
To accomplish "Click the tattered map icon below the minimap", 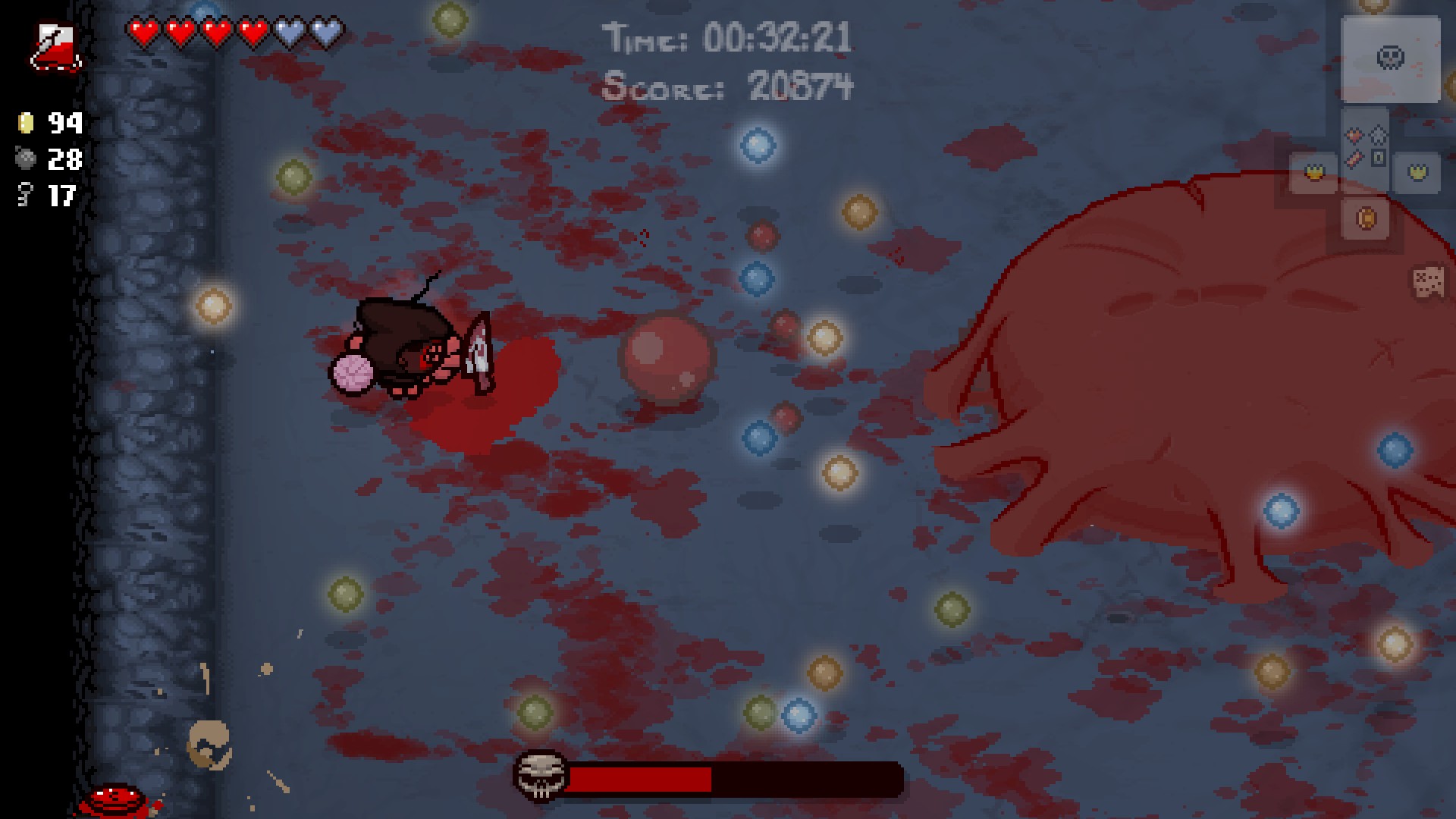I will [x=1429, y=282].
